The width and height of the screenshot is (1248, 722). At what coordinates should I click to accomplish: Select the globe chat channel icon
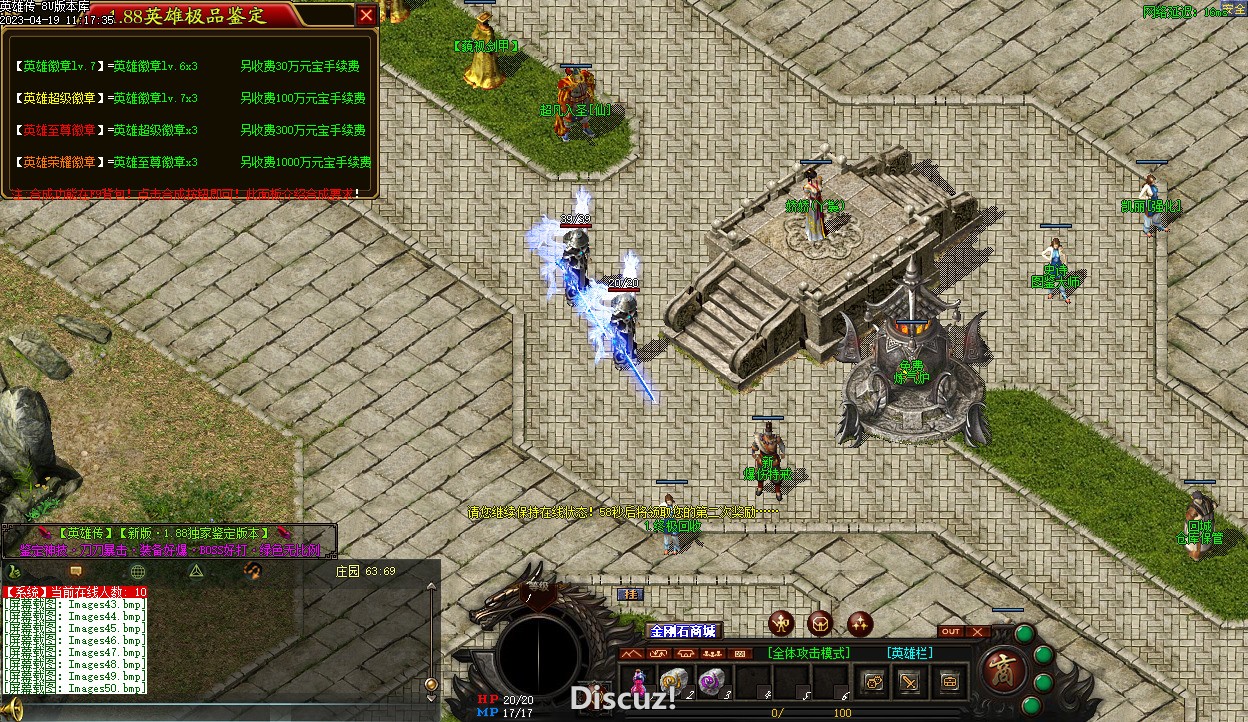coord(137,571)
